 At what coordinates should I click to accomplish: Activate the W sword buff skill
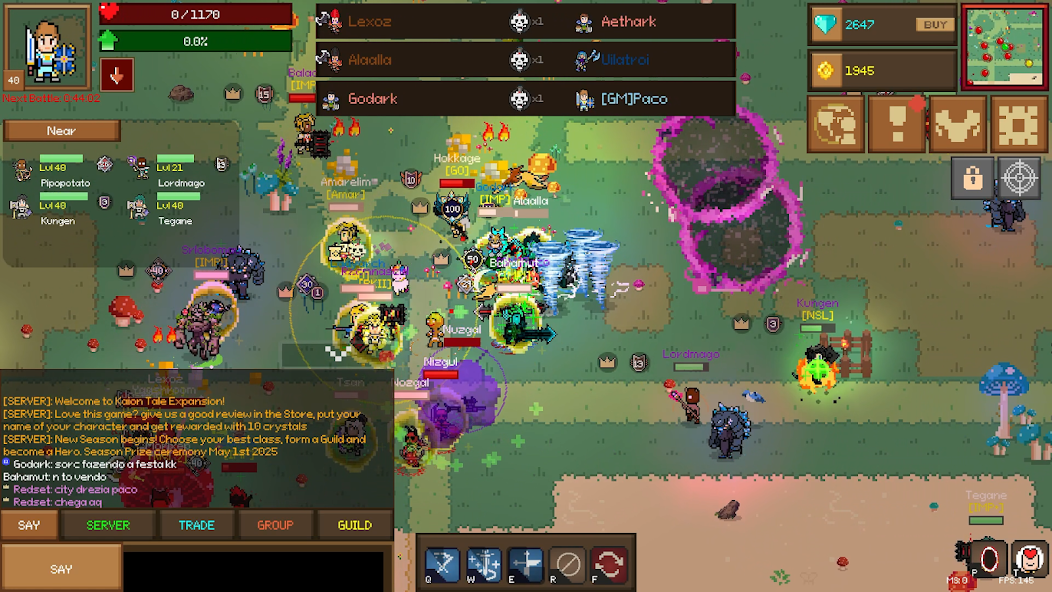tap(484, 564)
